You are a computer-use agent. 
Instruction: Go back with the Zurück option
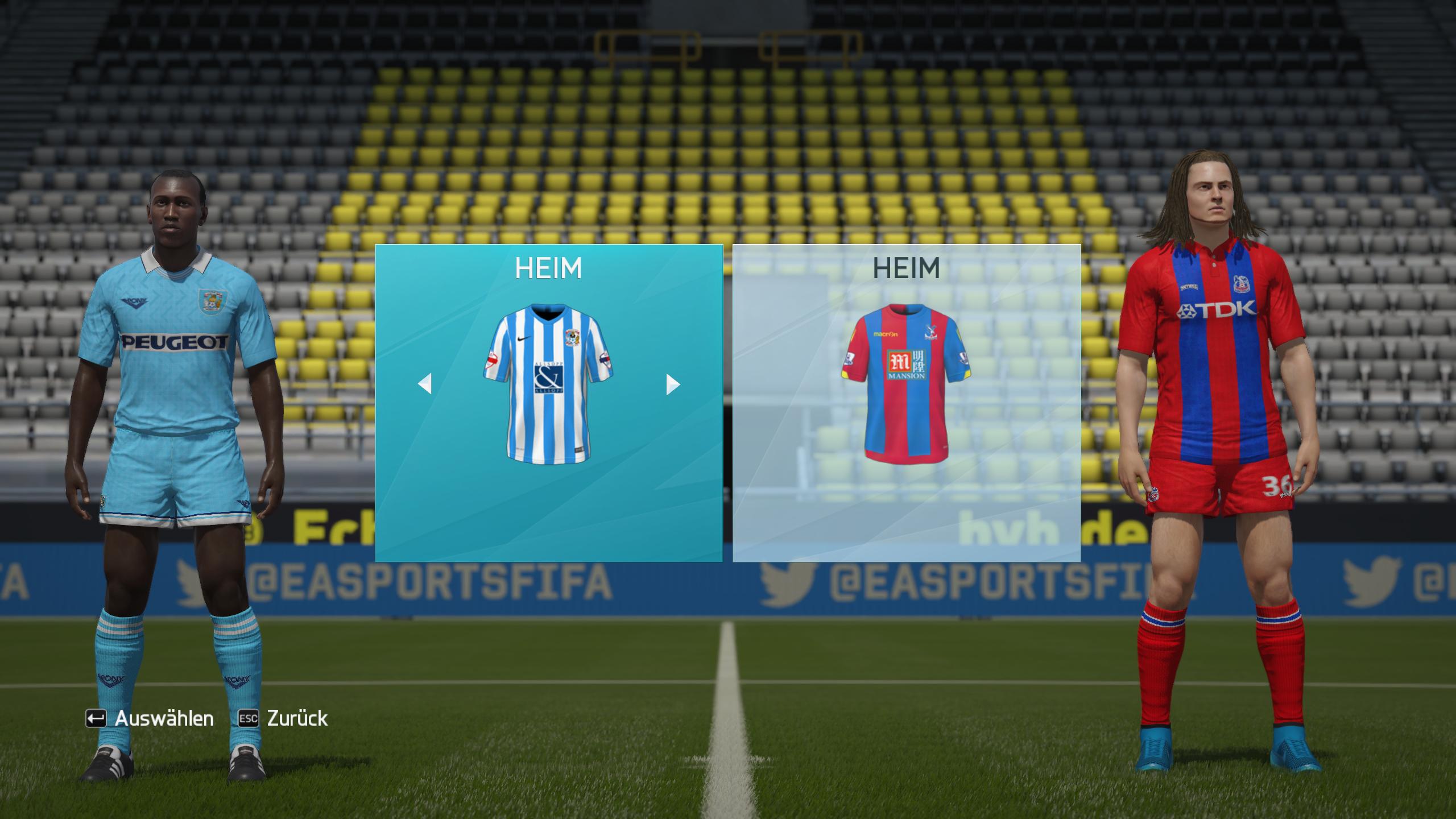point(283,718)
